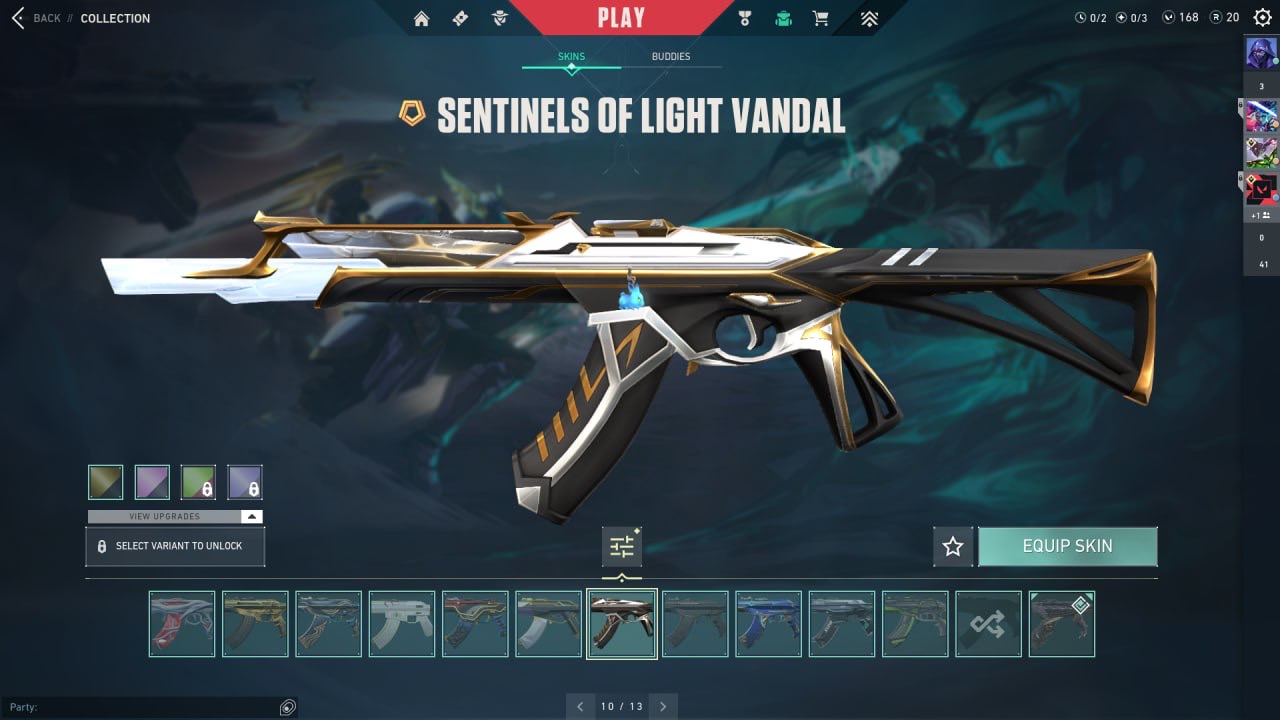Image resolution: width=1280 pixels, height=720 pixels.
Task: Go to the previous page of skins
Action: (x=581, y=707)
